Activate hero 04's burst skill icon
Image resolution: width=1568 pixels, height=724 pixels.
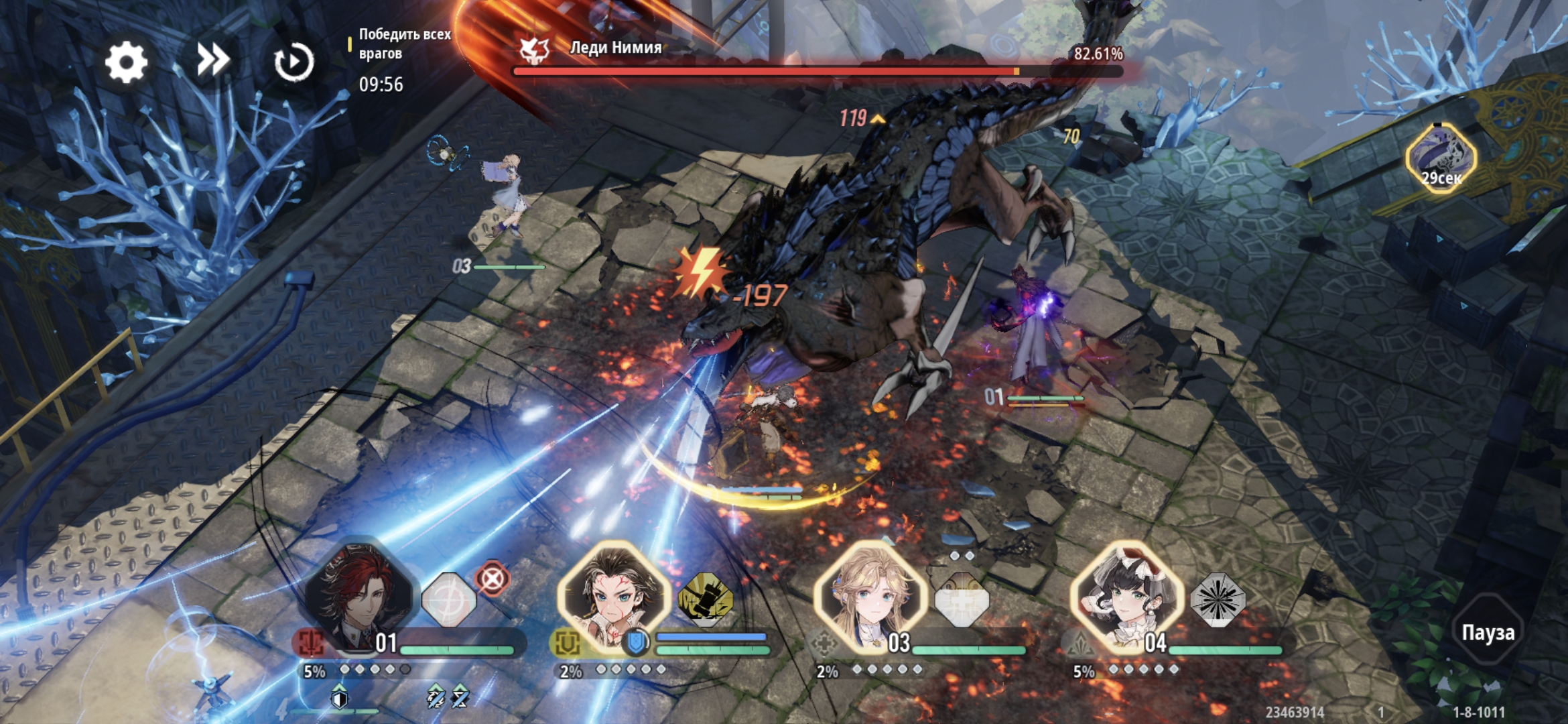1218,600
